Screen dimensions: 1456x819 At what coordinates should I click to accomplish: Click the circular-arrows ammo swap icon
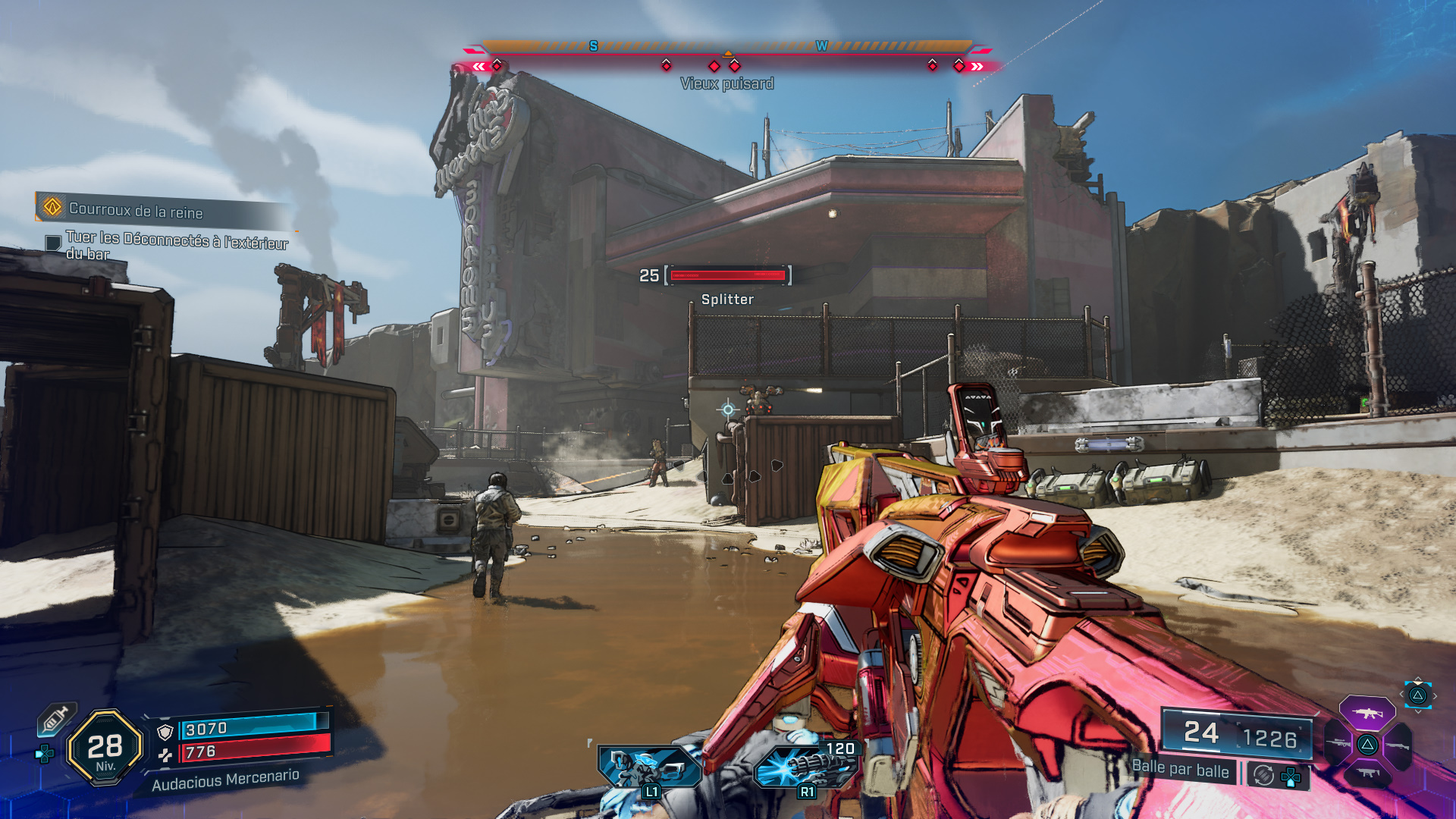tap(1263, 775)
